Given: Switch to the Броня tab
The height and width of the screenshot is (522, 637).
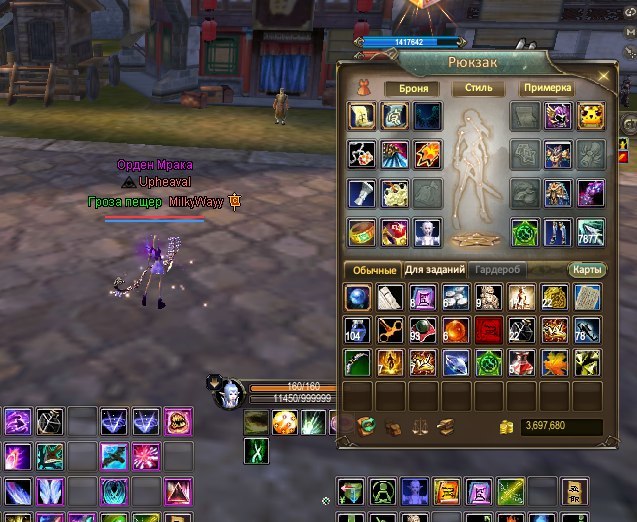Looking at the screenshot, I should click(x=413, y=88).
